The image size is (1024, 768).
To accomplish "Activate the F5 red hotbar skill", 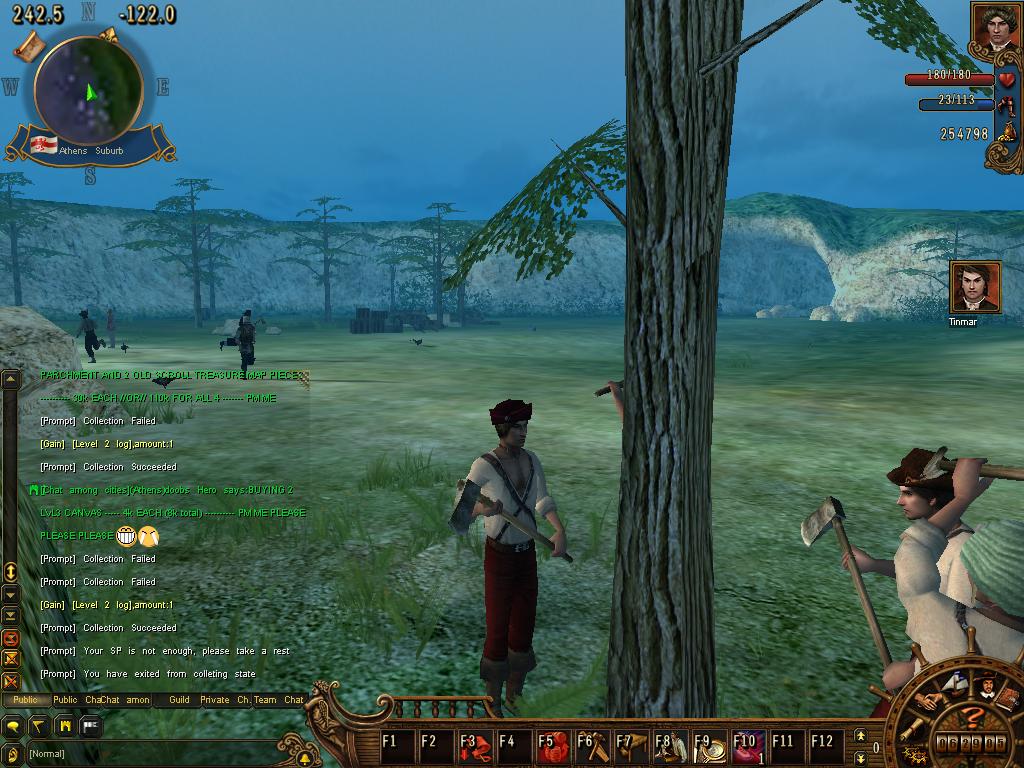I will point(554,746).
